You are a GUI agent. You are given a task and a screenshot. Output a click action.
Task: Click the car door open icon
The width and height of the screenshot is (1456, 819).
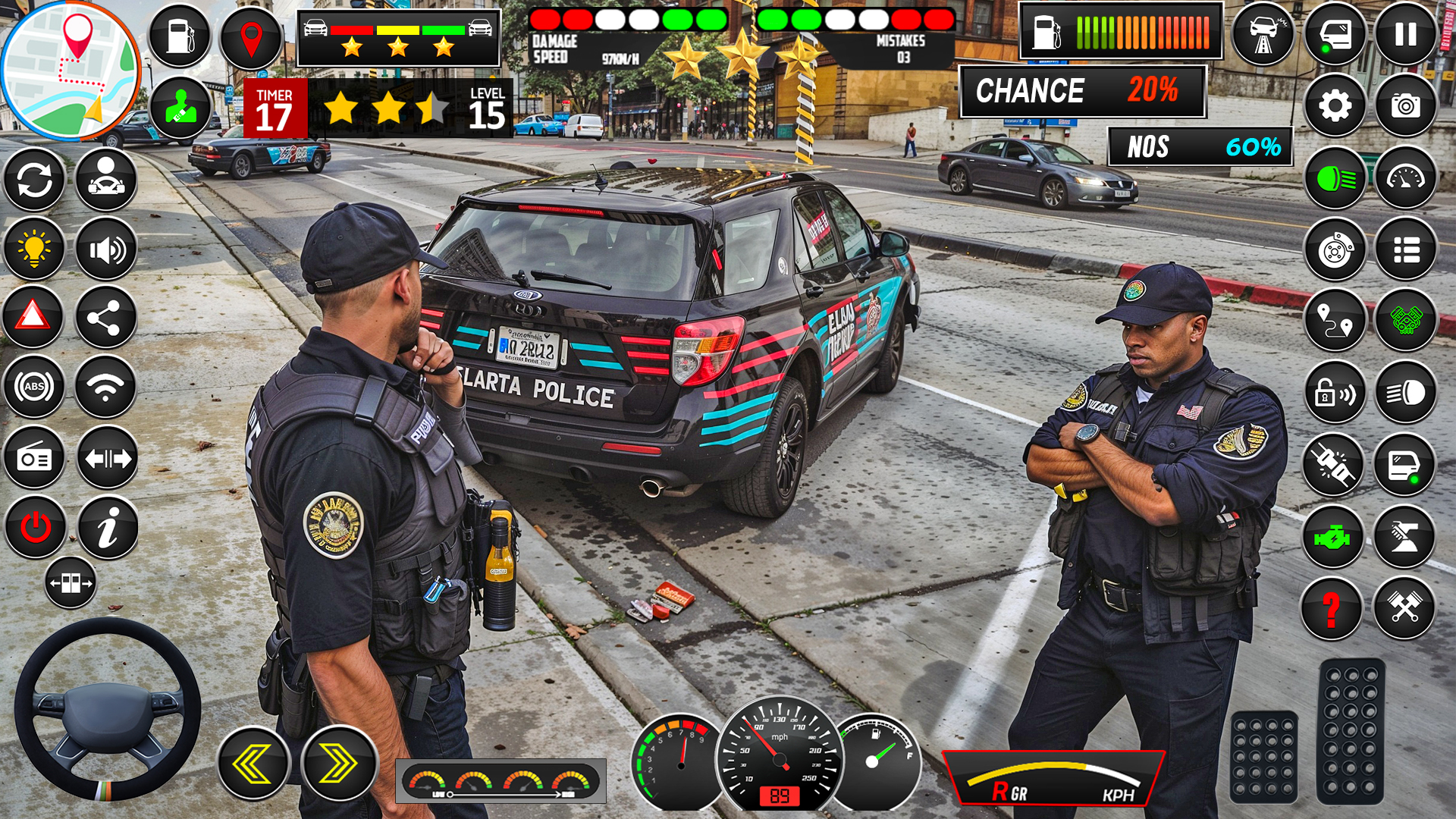click(x=1407, y=463)
